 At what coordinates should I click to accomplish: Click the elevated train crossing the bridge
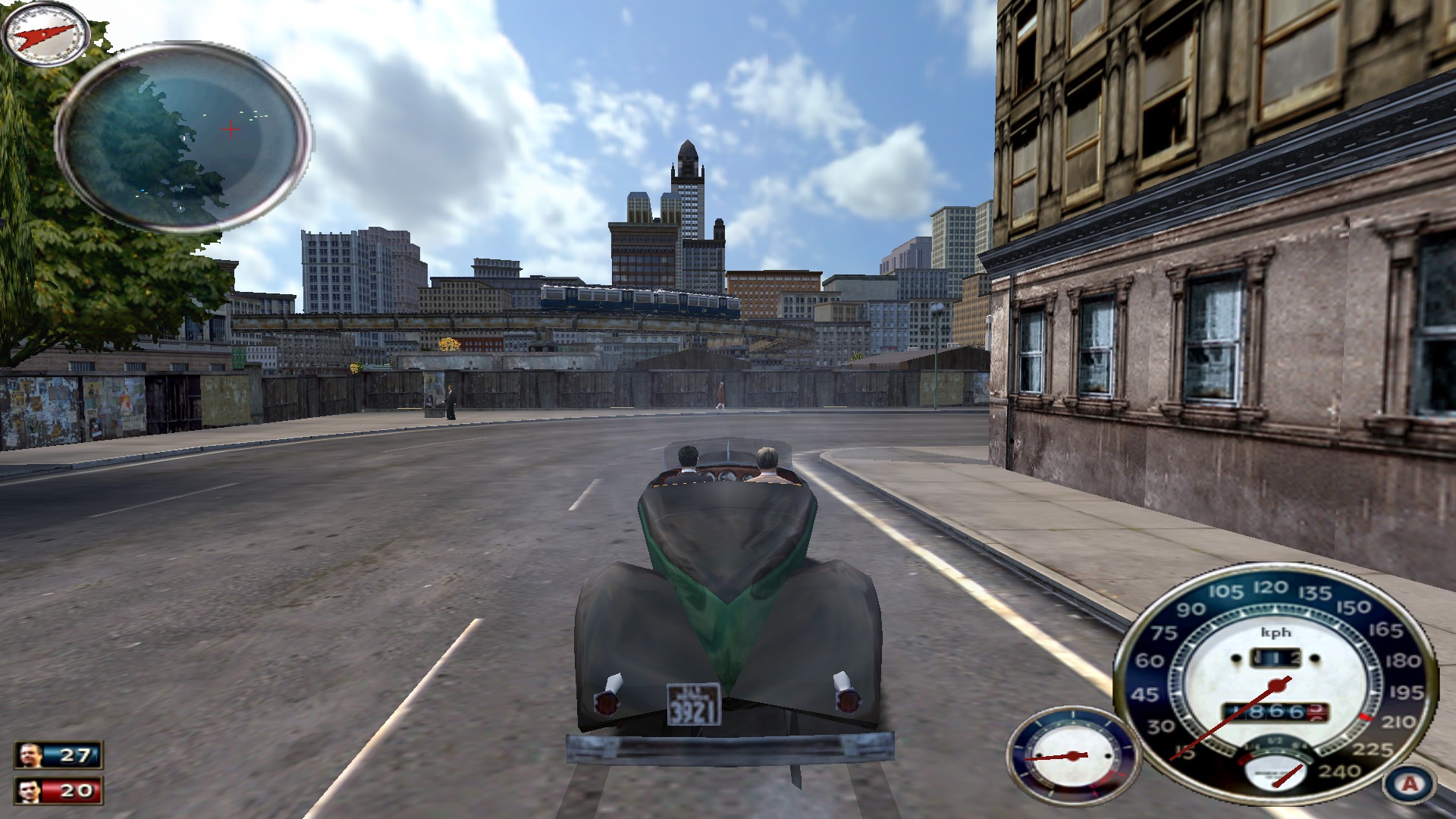pyautogui.click(x=637, y=299)
